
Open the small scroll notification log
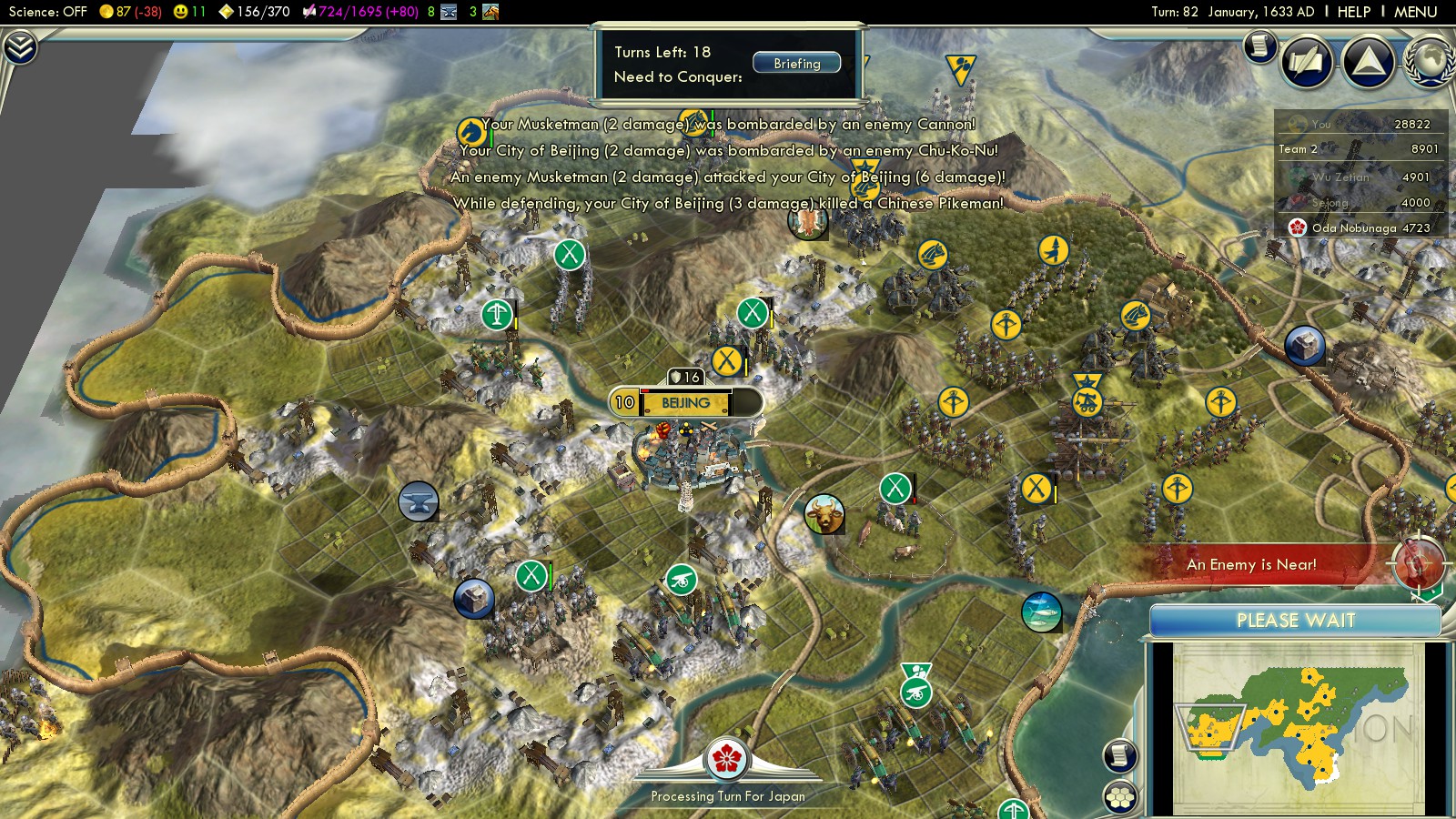1260,45
